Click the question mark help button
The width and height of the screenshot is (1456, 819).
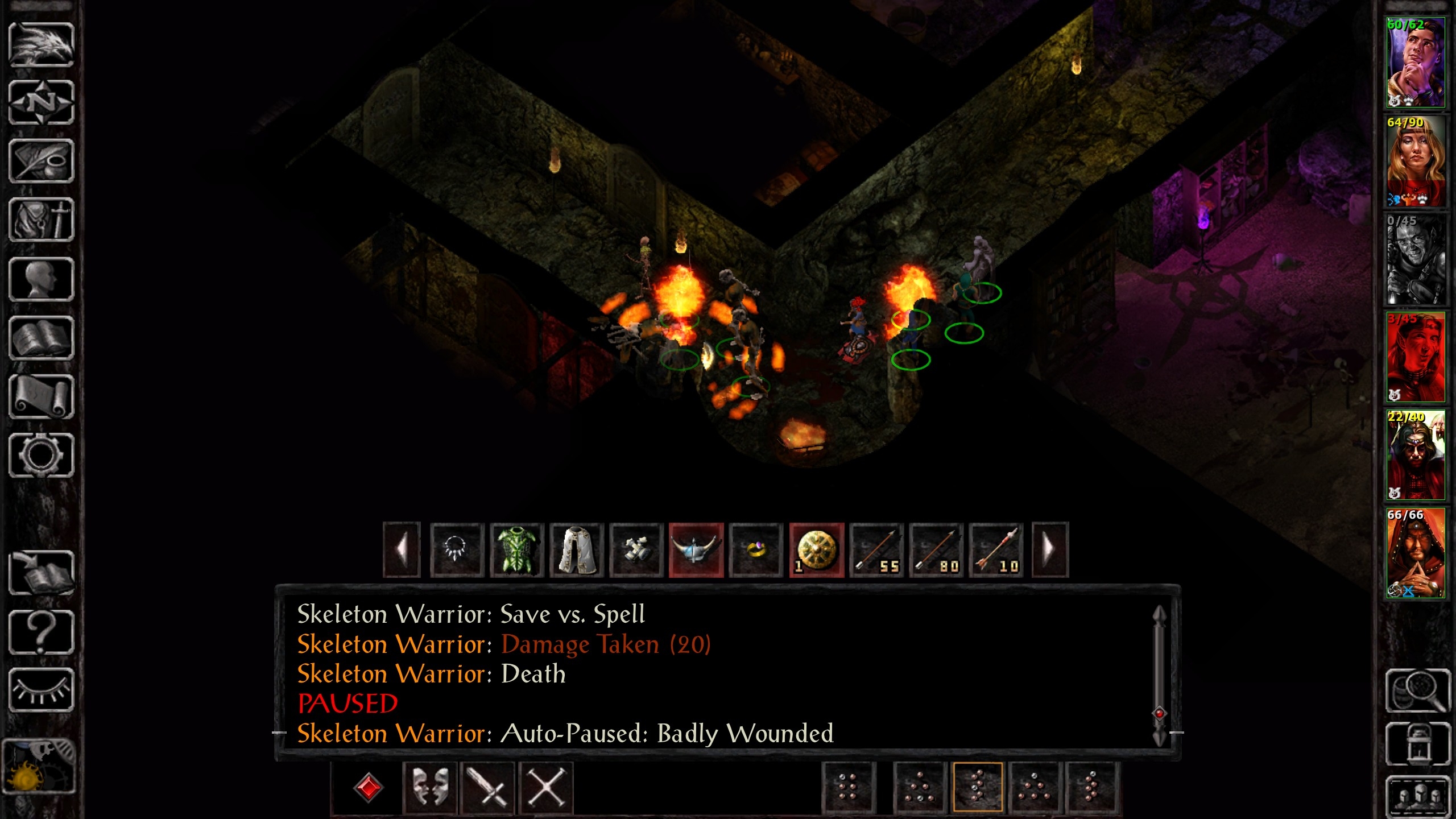[x=41, y=632]
